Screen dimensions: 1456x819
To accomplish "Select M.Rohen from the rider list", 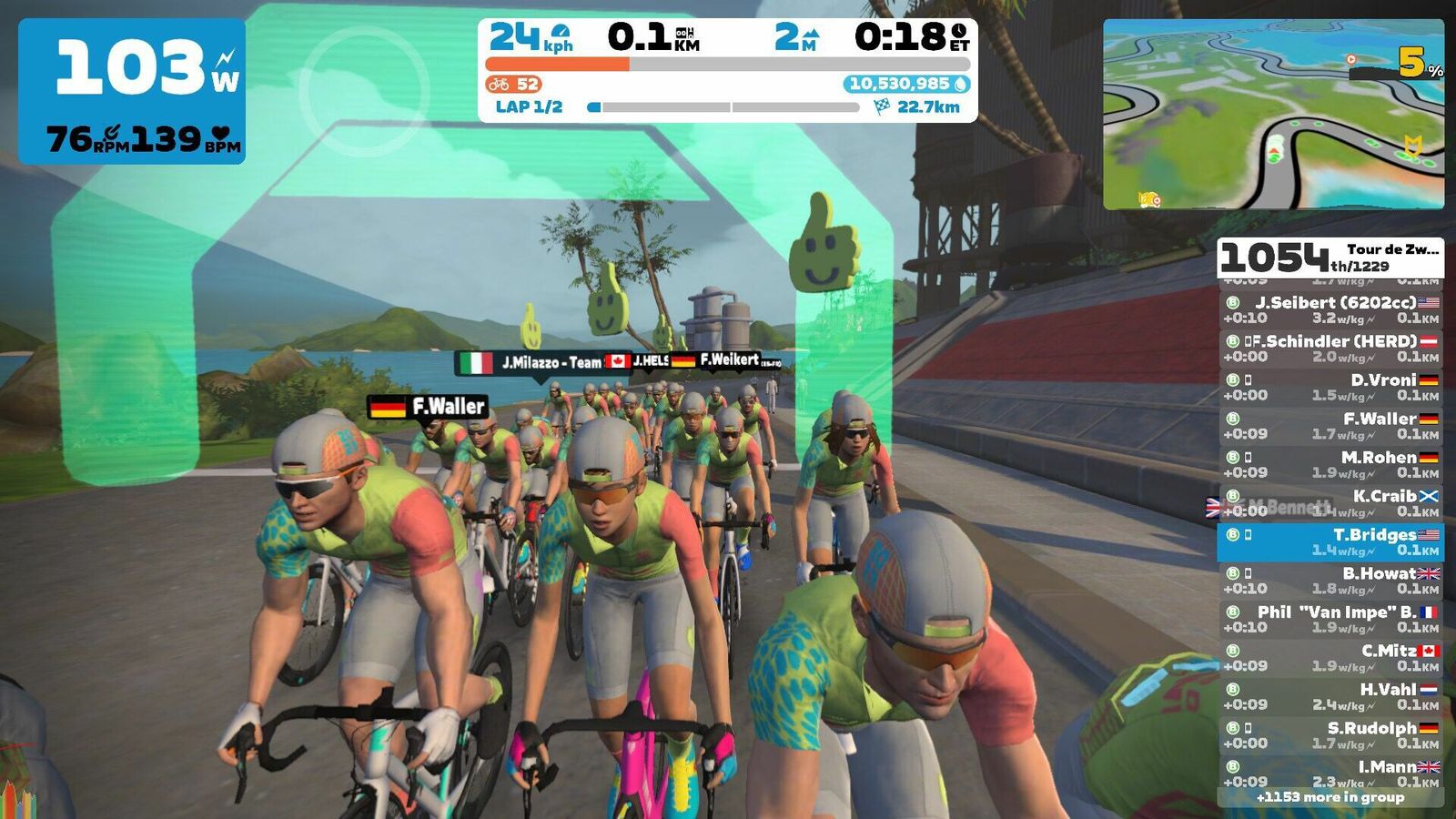I will click(1330, 464).
